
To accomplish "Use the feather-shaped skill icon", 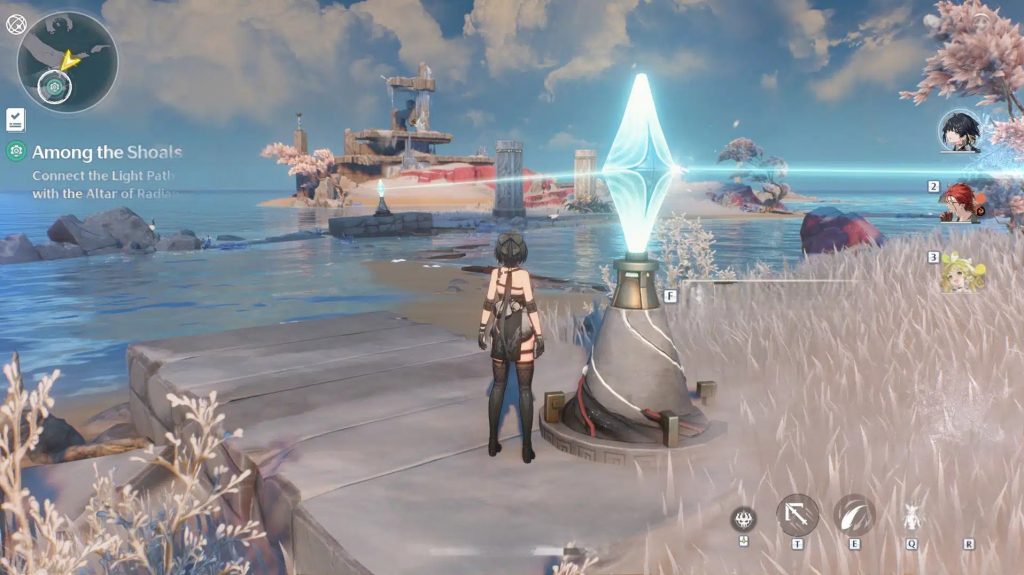I will pyautogui.click(x=854, y=515).
